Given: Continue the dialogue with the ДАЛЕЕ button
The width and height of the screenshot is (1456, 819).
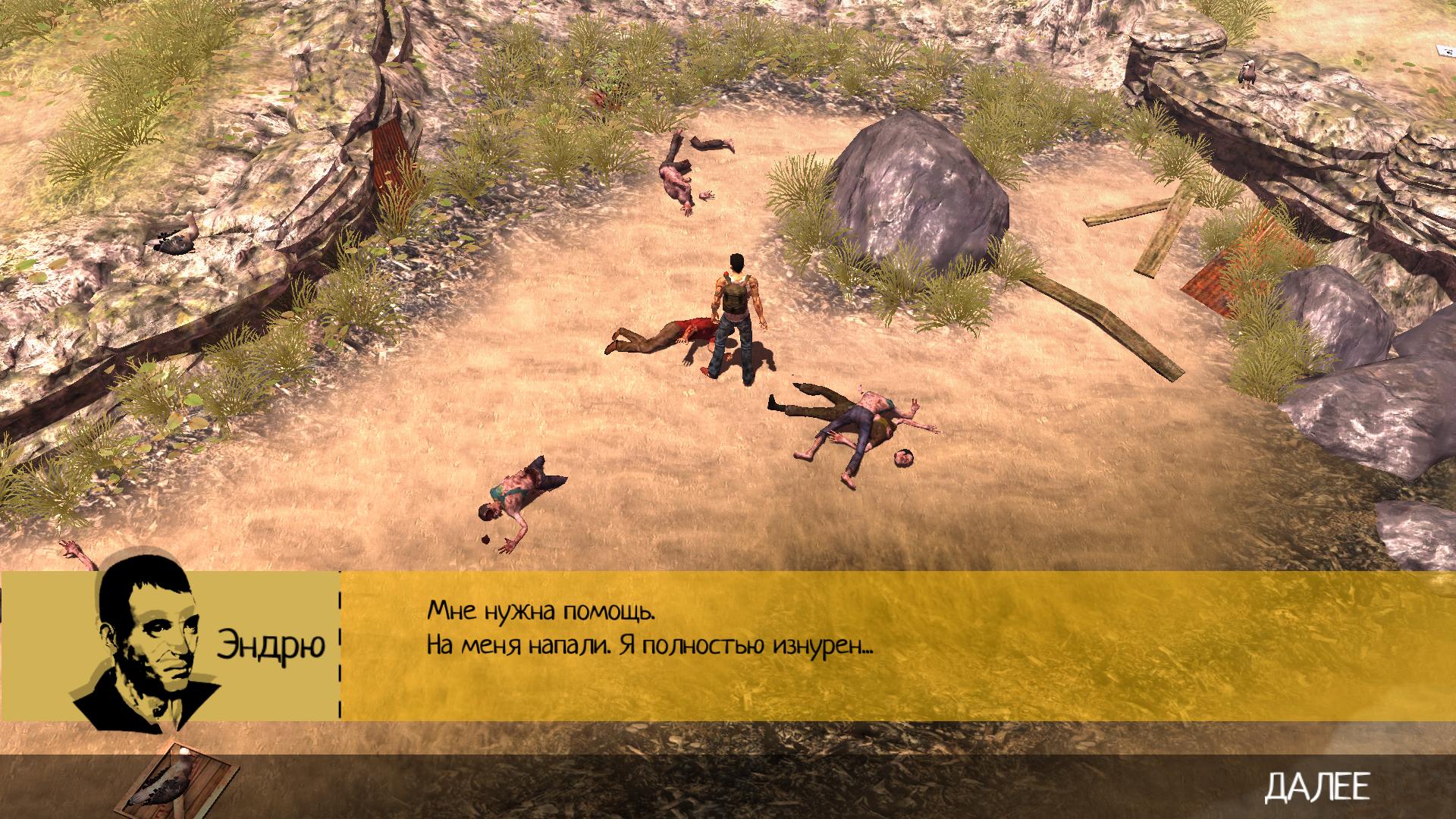Looking at the screenshot, I should (1317, 787).
